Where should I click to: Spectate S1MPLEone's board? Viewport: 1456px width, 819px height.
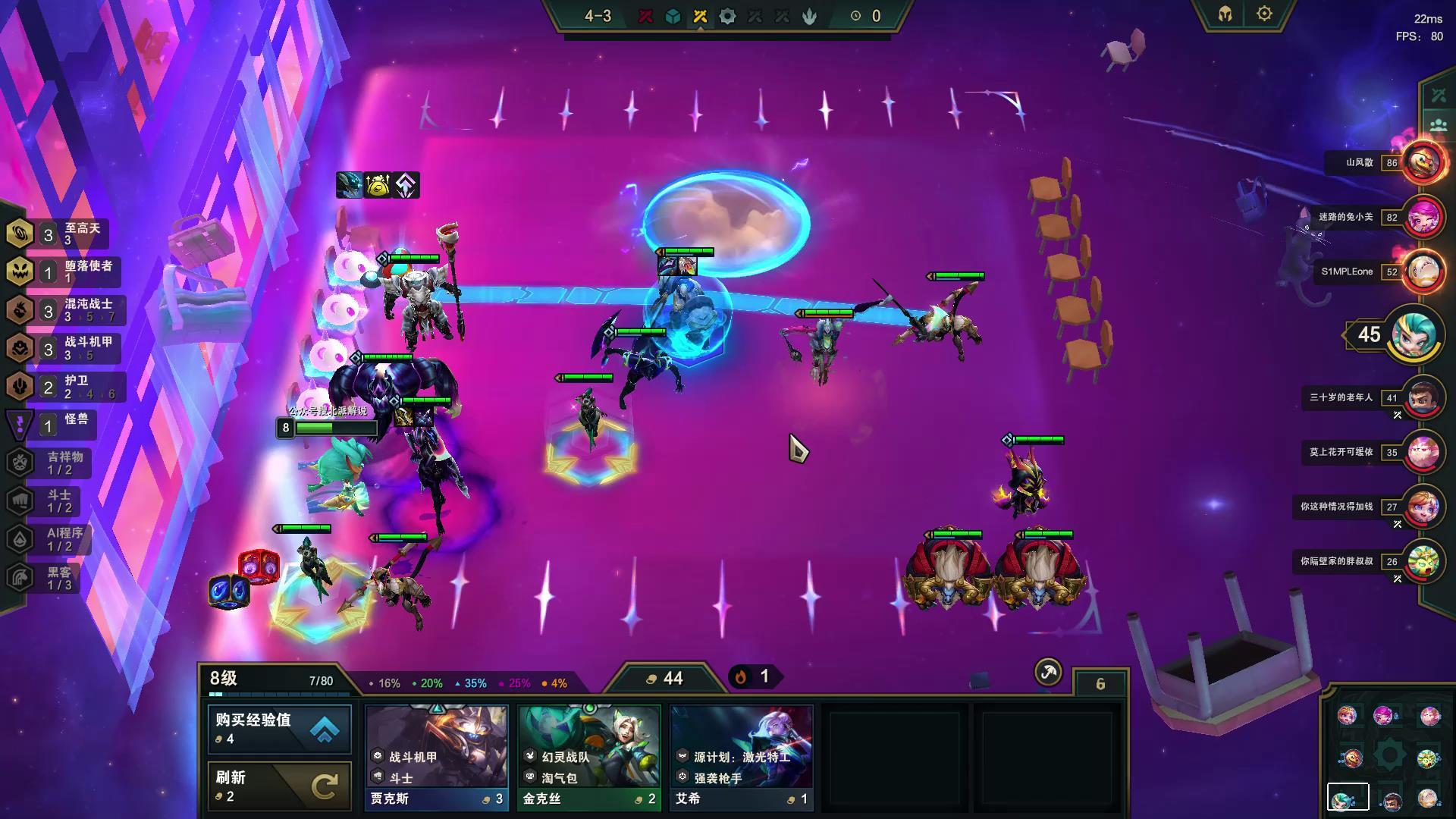click(1422, 271)
